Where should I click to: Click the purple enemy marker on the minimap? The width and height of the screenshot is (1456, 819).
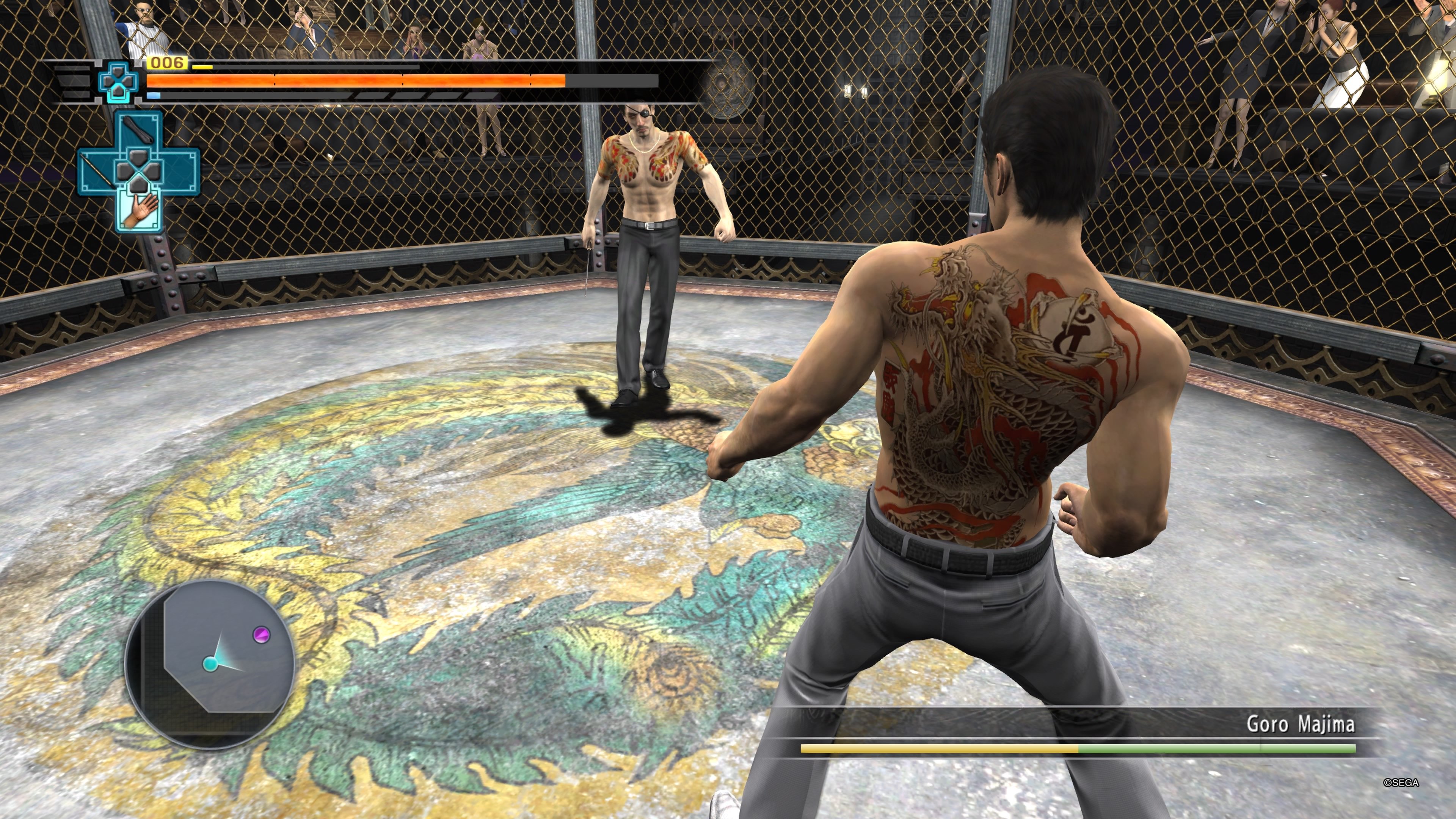[x=260, y=635]
